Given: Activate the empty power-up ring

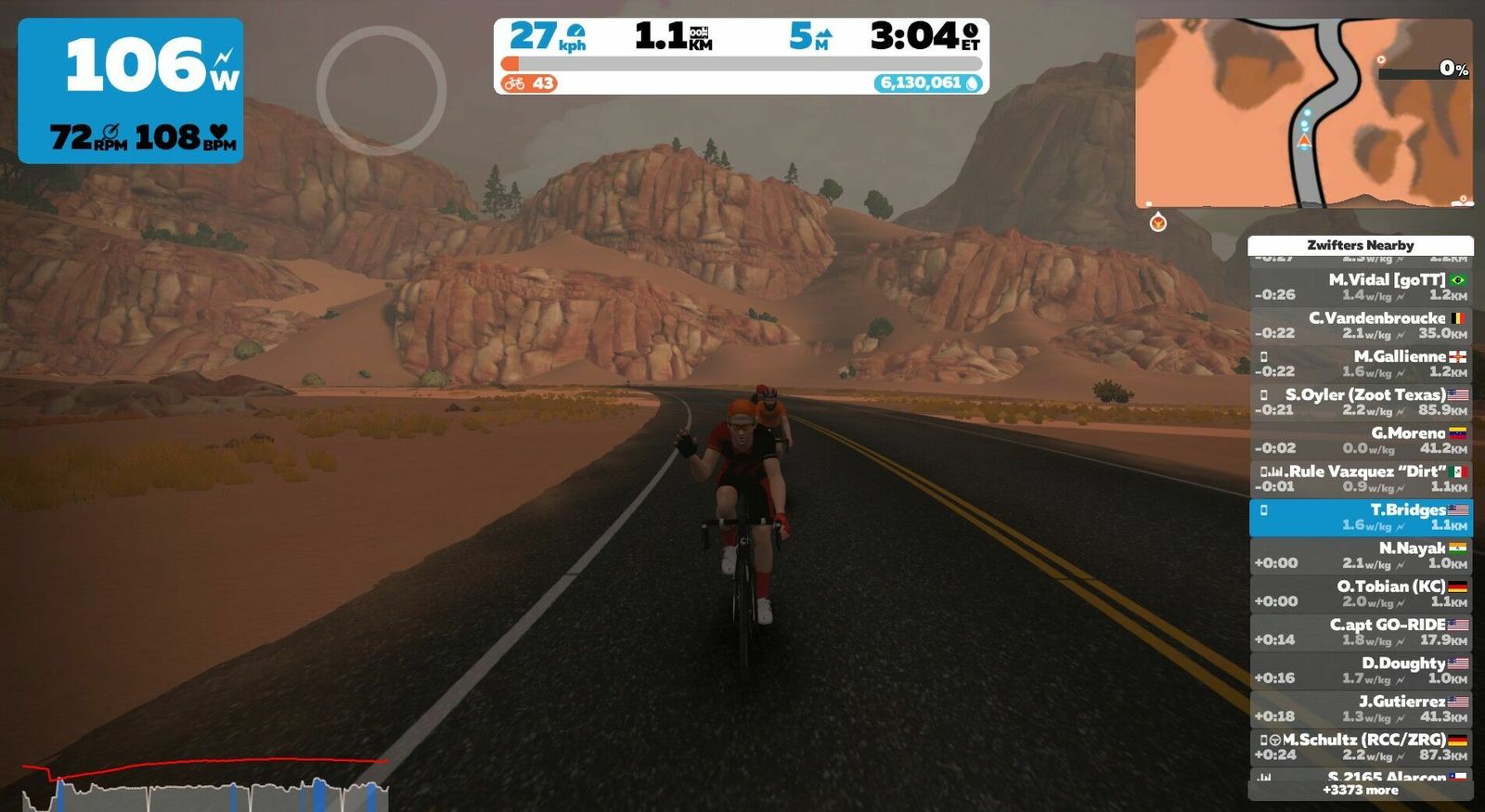Looking at the screenshot, I should [381, 90].
